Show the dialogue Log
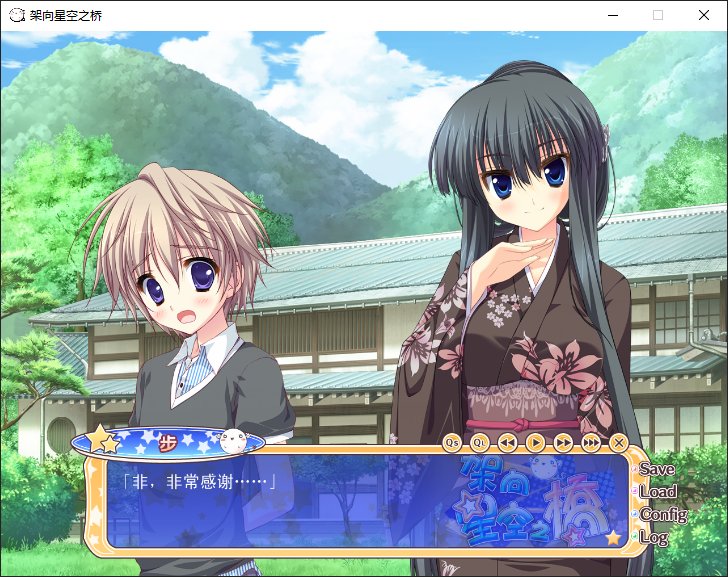 653,538
